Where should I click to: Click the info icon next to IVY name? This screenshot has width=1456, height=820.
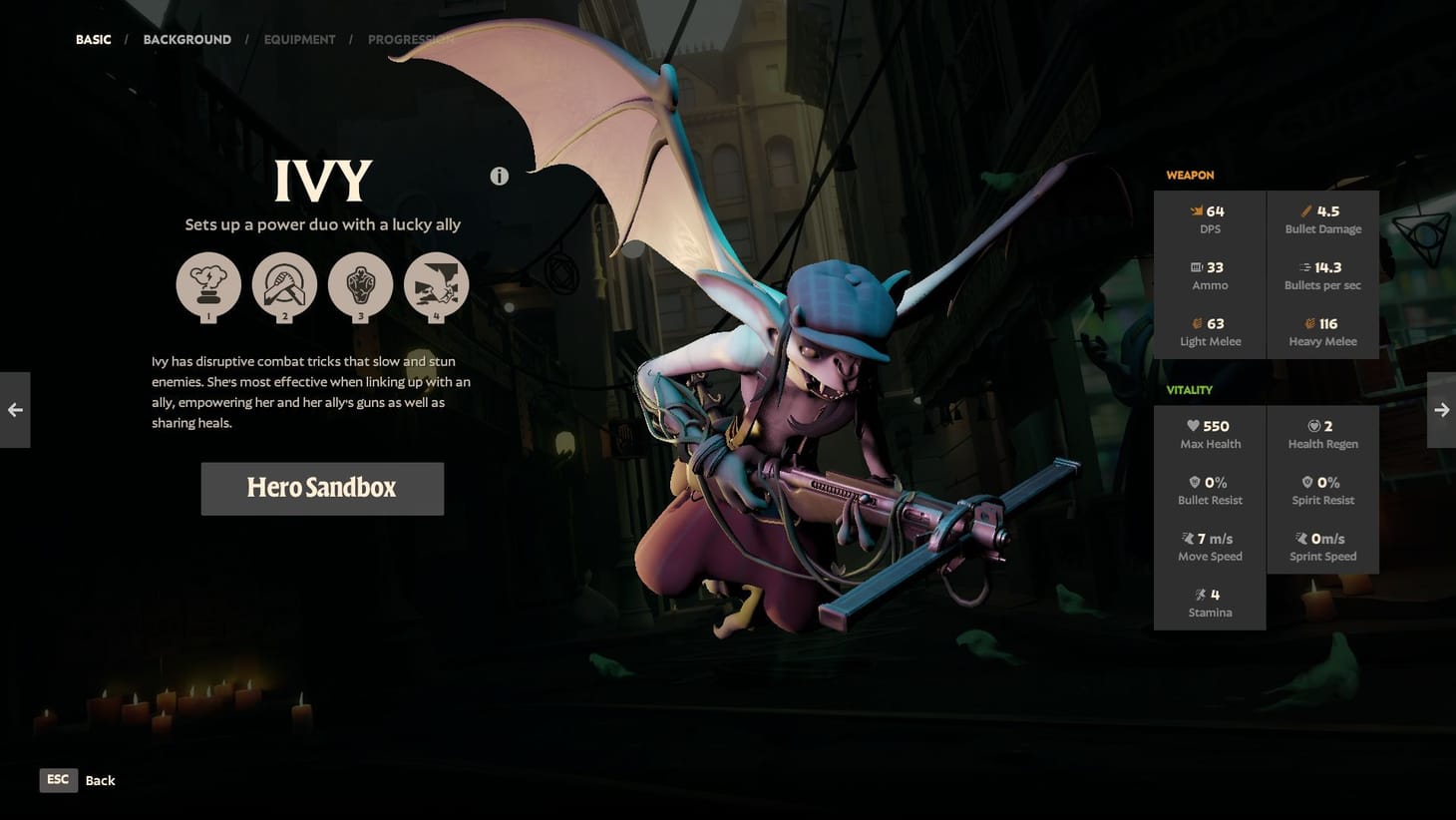click(x=499, y=176)
